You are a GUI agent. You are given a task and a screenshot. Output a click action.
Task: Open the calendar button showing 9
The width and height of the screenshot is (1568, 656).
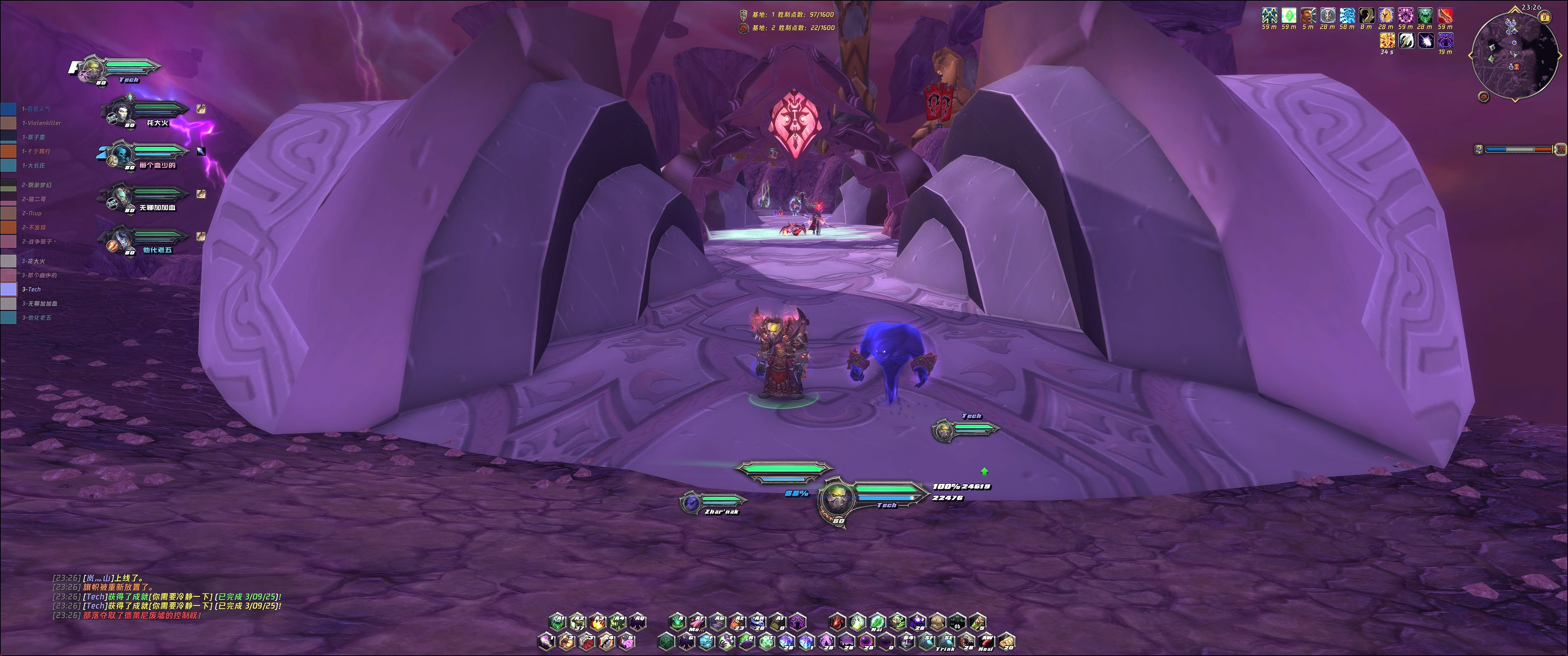coord(1545,18)
